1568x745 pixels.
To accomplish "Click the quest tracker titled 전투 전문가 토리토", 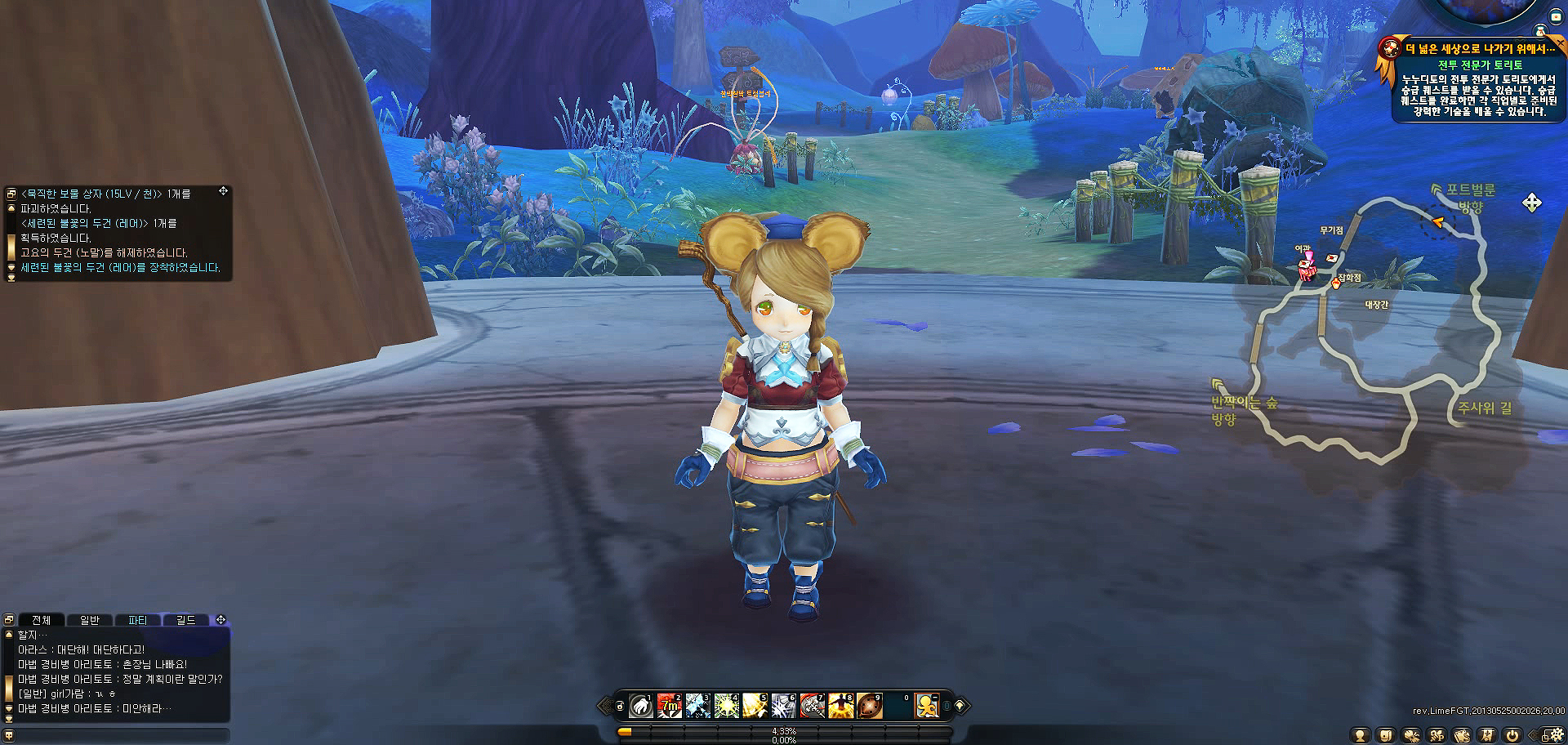I will 1480,65.
